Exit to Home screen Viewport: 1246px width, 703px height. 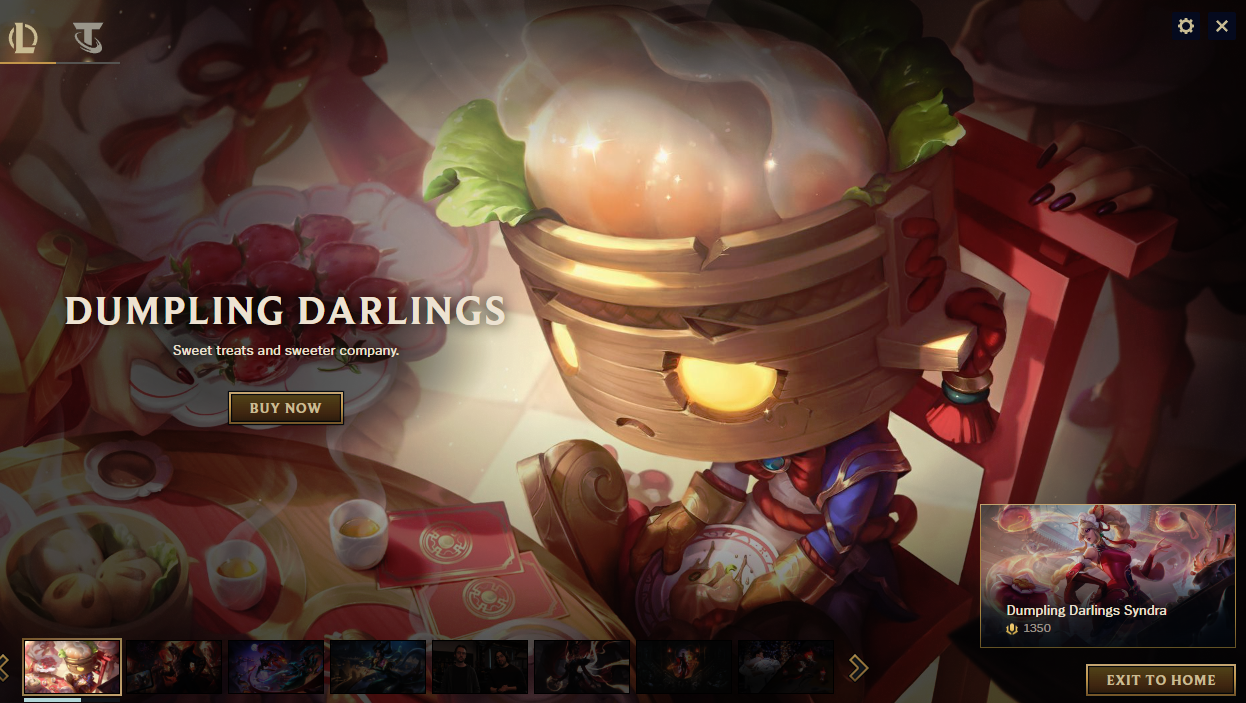pyautogui.click(x=1160, y=680)
